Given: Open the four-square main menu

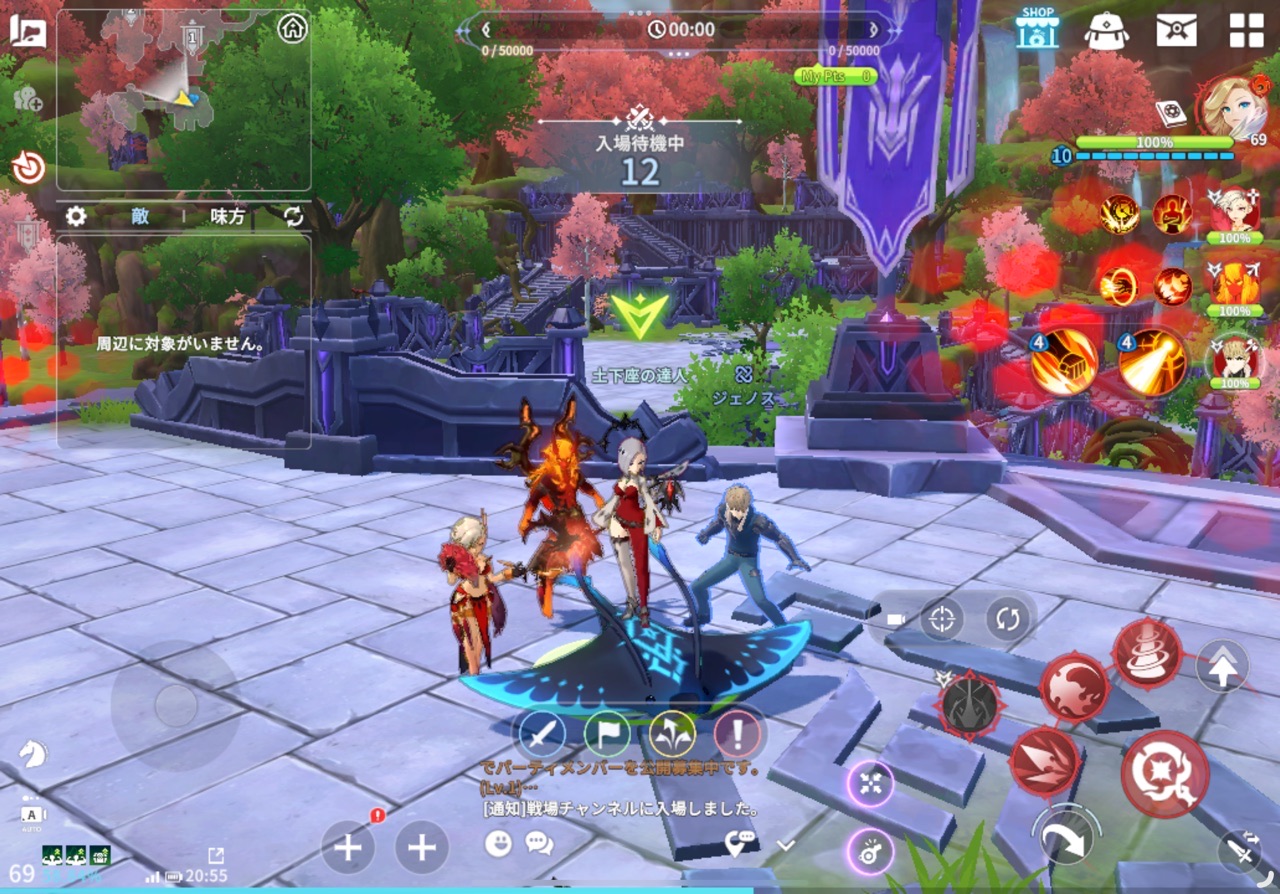Looking at the screenshot, I should pyautogui.click(x=1246, y=30).
